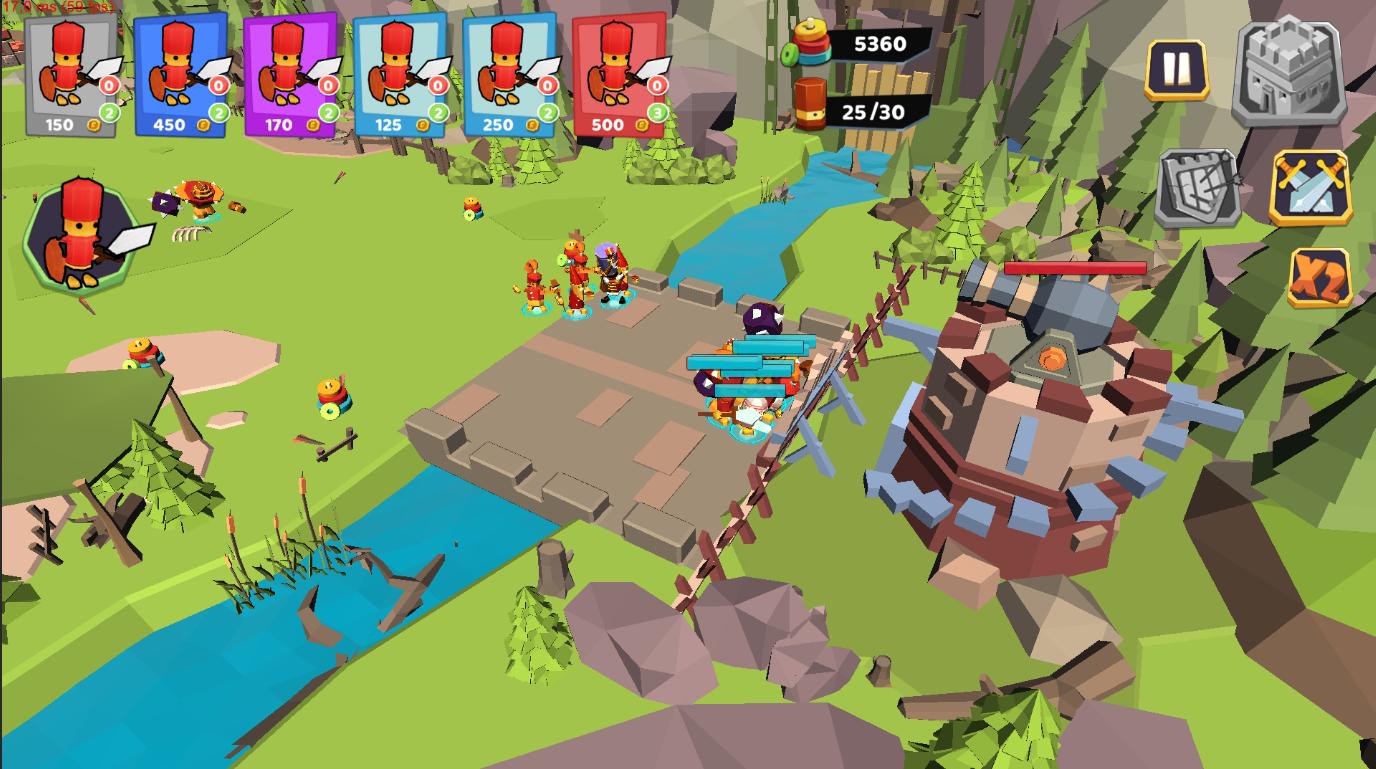The width and height of the screenshot is (1376, 769).
Task: Open the castle menu button
Action: [x=1289, y=72]
